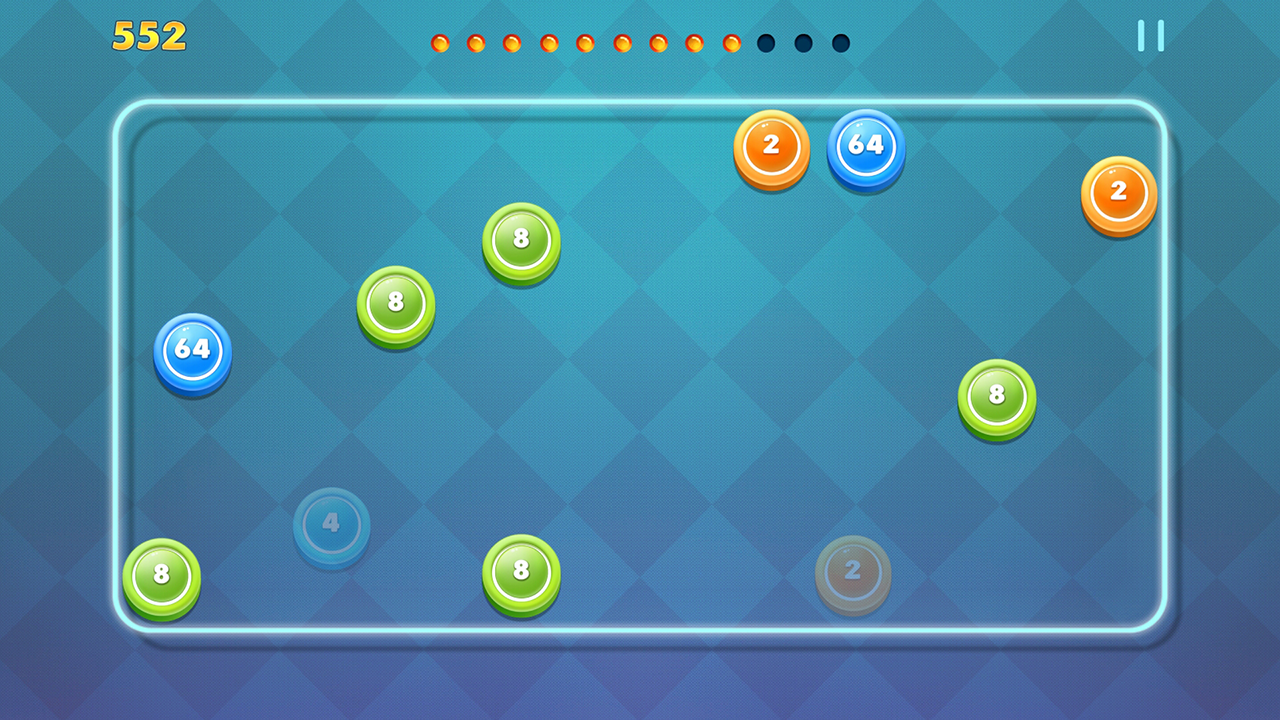This screenshot has height=720, width=1280.
Task: Select the green 8 ball on the right side
Action: [x=996, y=395]
